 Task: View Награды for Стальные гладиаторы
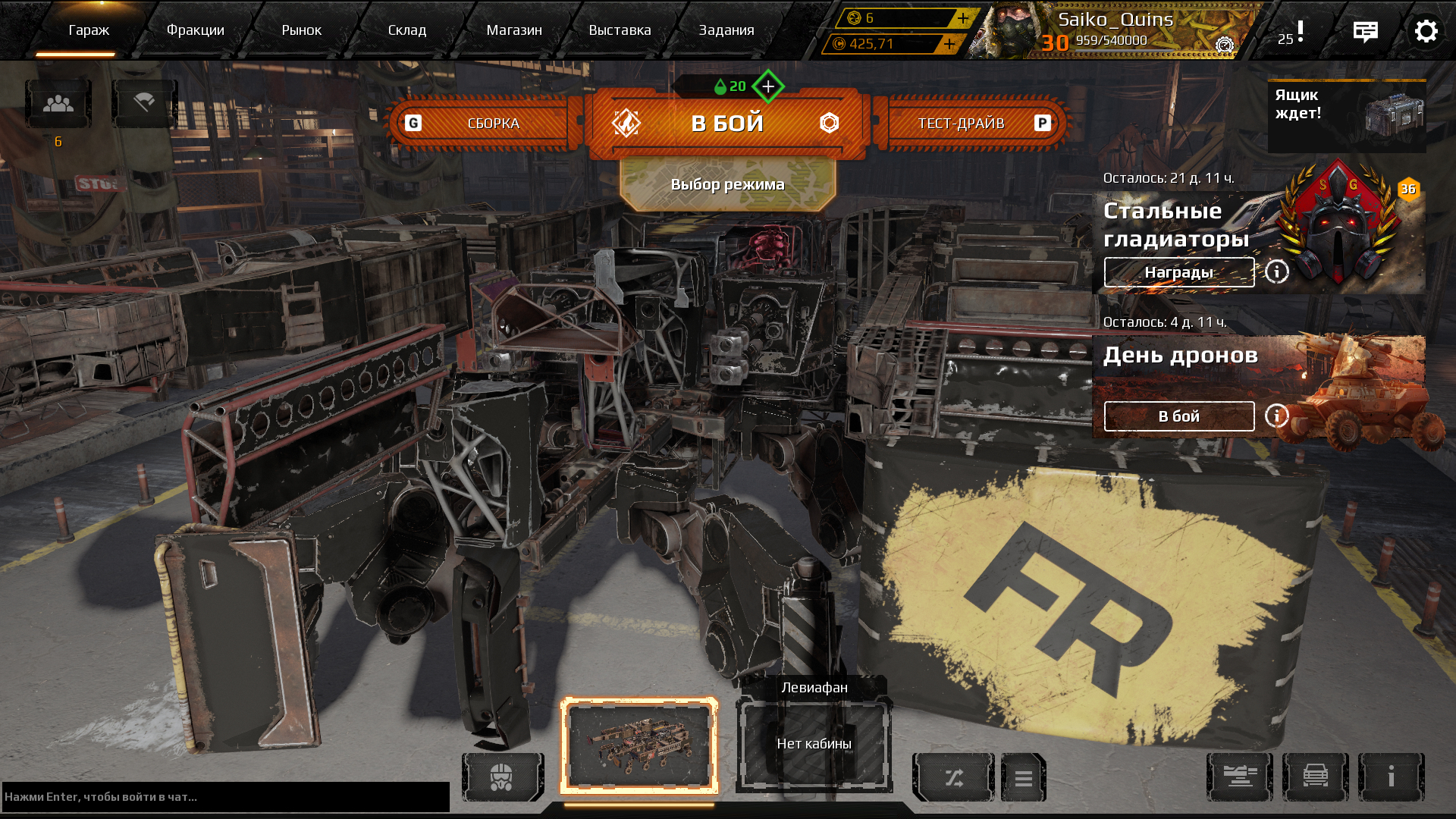pyautogui.click(x=1178, y=272)
